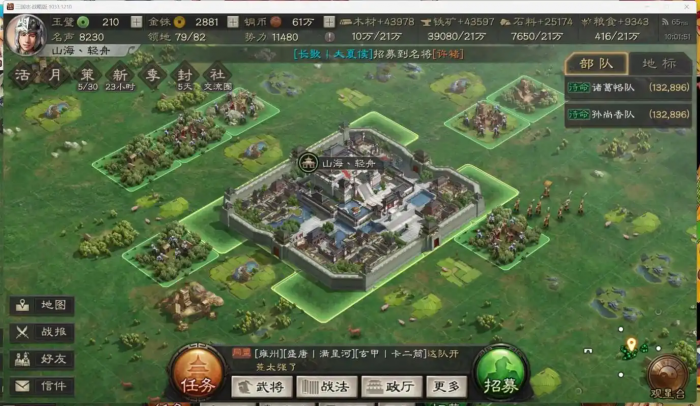700x406 pixels.
Task: Open the 战法 tactics panel
Action: pyautogui.click(x=326, y=386)
